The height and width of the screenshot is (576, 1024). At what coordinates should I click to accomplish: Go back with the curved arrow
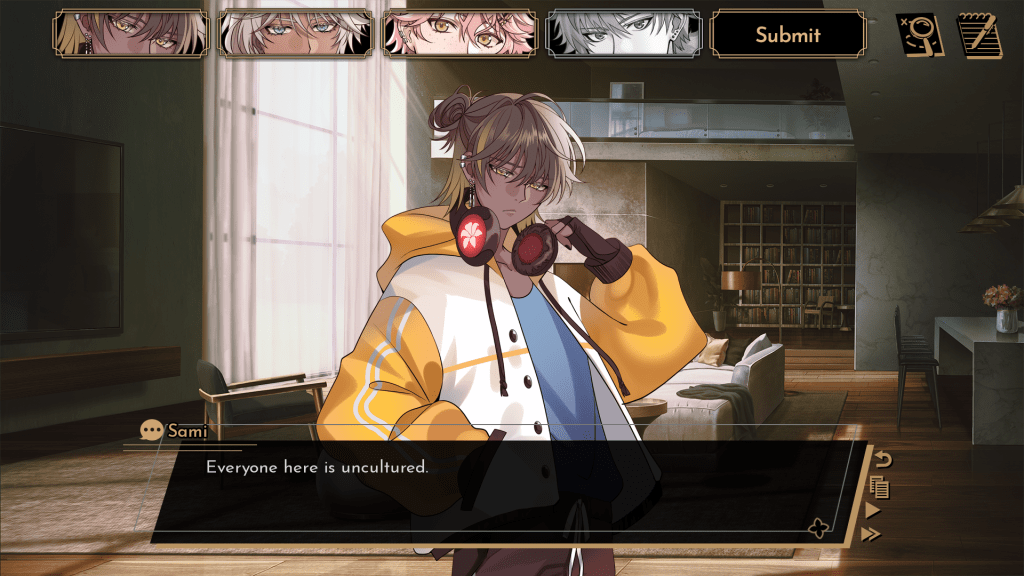pos(882,461)
